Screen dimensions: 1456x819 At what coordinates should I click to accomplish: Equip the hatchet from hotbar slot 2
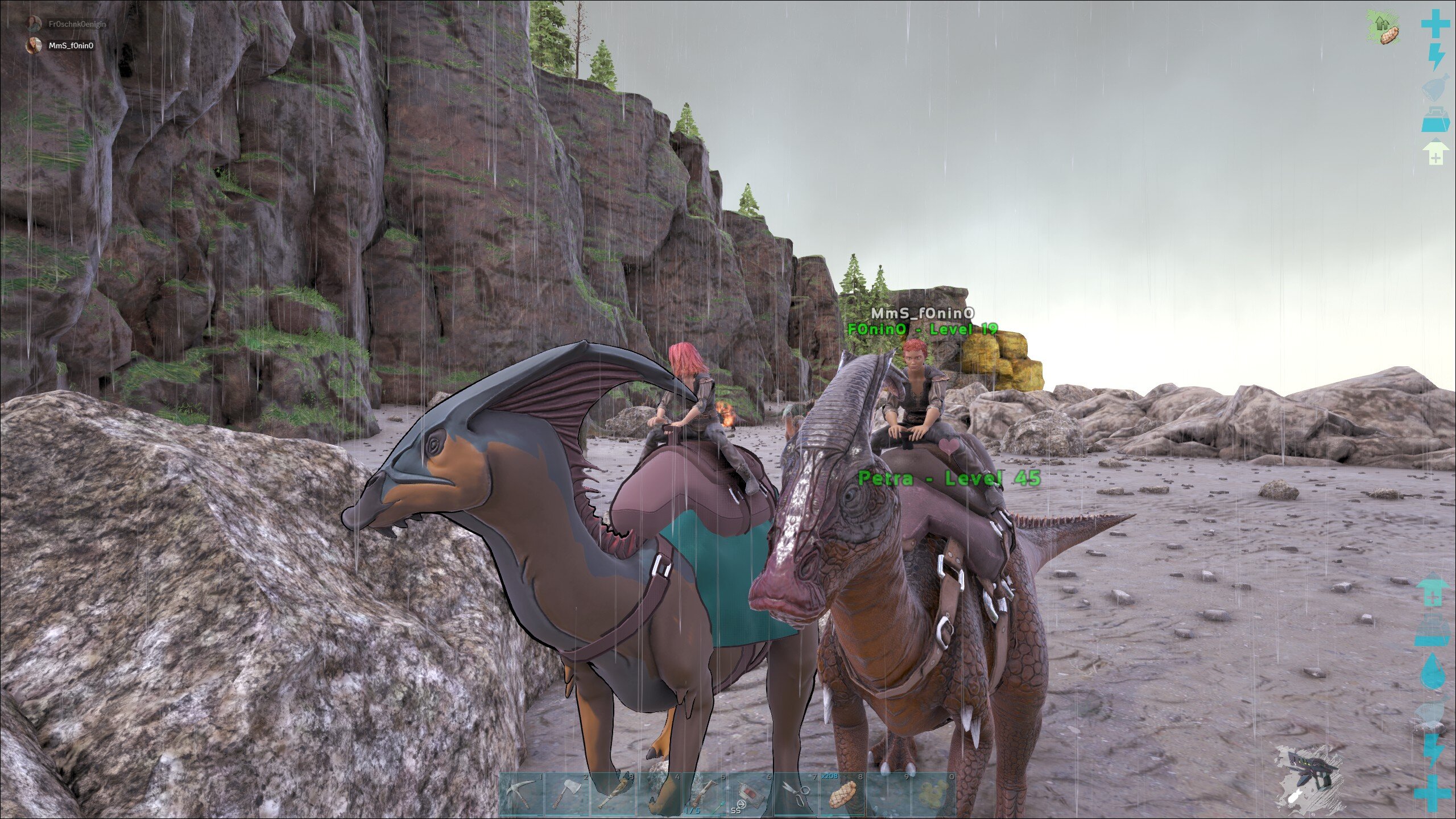(x=568, y=795)
